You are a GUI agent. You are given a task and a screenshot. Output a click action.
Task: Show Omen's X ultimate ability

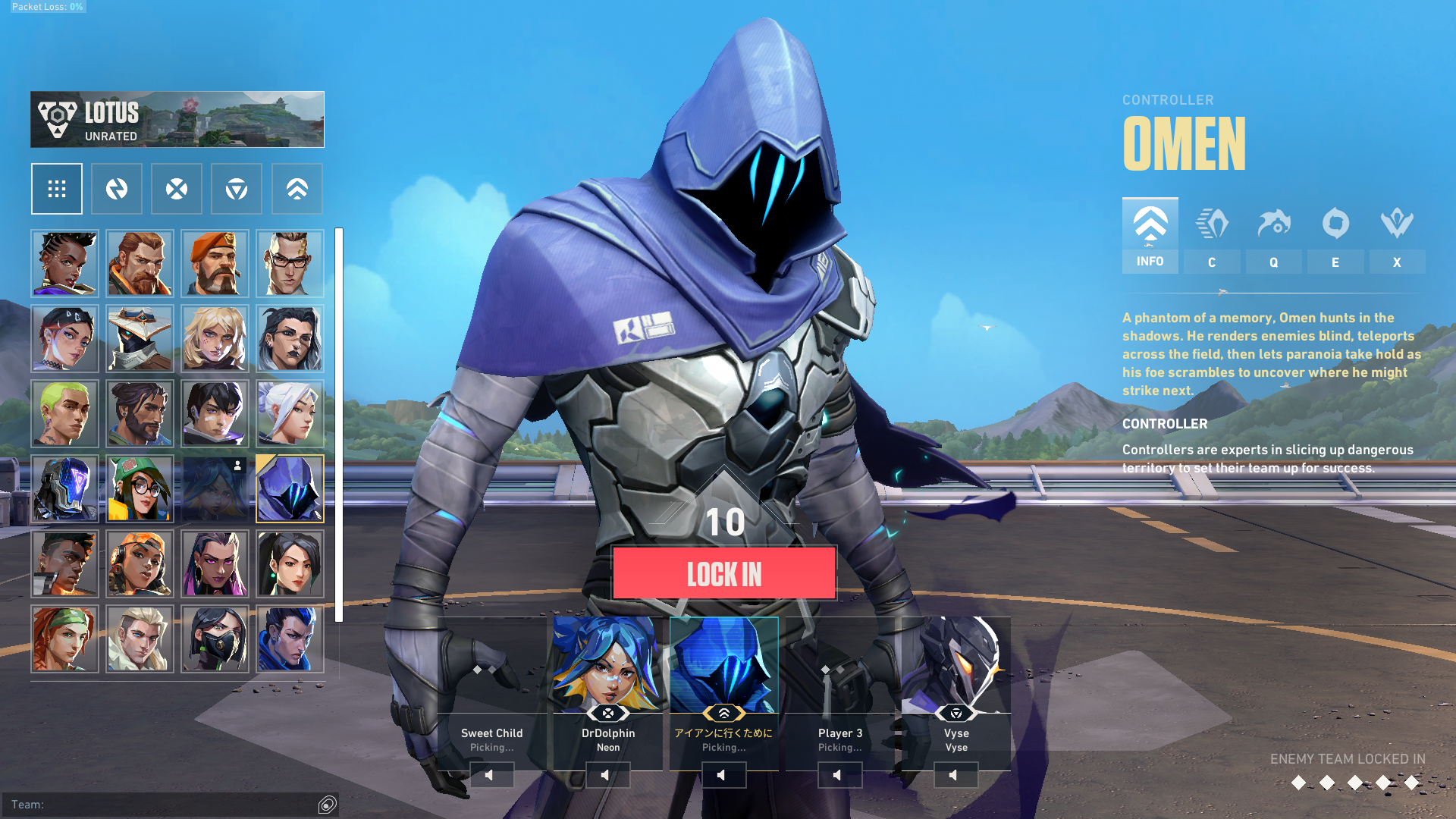pyautogui.click(x=1397, y=235)
